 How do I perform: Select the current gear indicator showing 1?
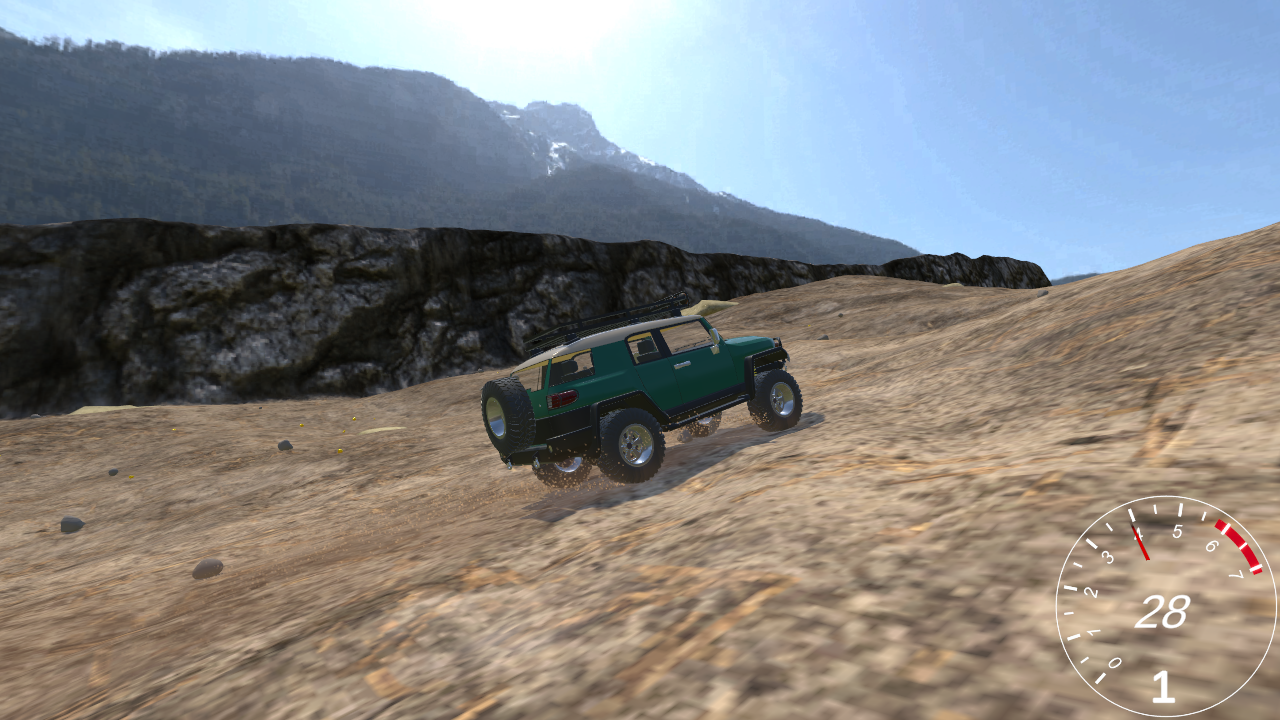(1163, 688)
